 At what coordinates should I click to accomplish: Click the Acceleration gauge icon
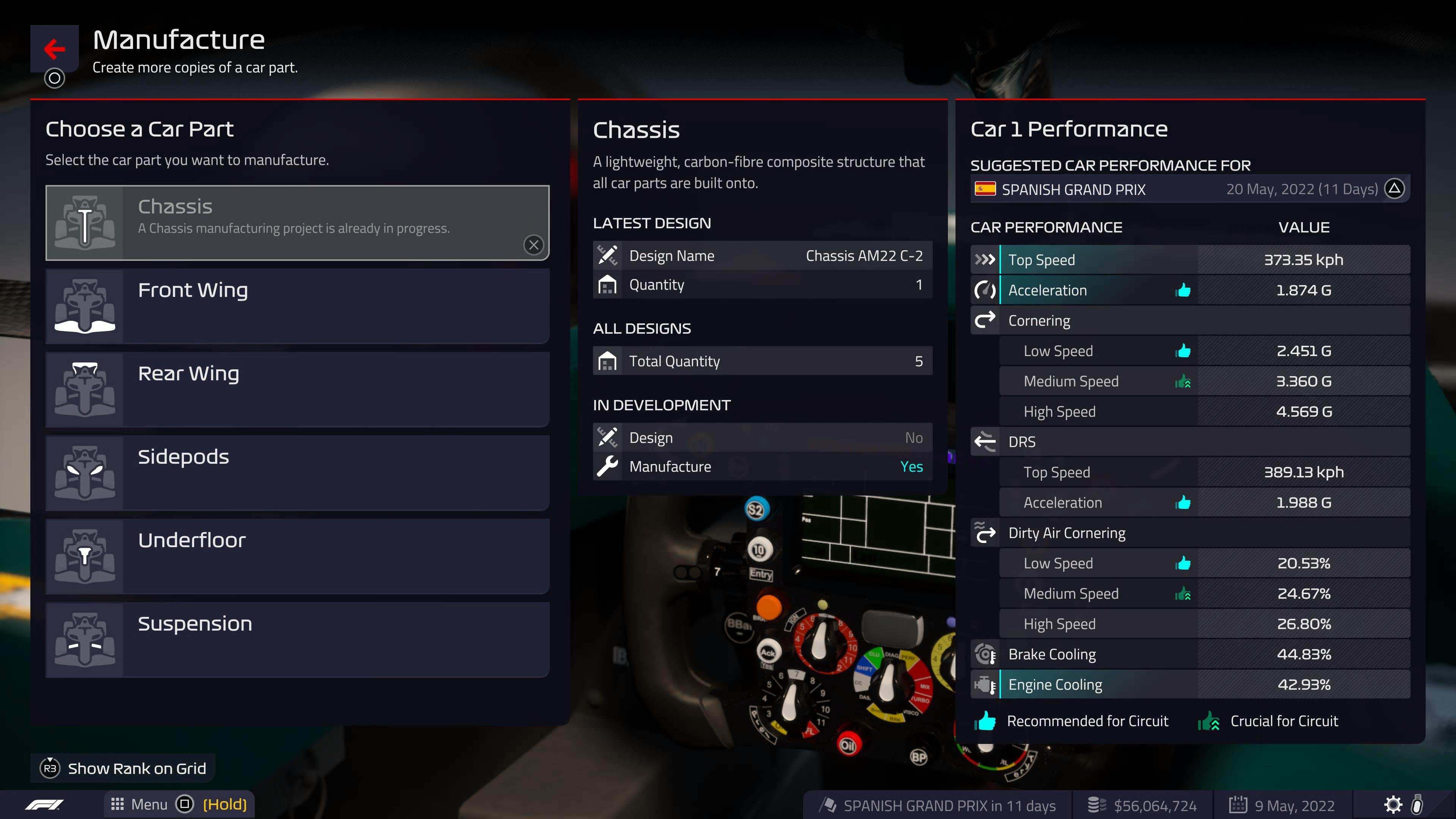(x=985, y=290)
